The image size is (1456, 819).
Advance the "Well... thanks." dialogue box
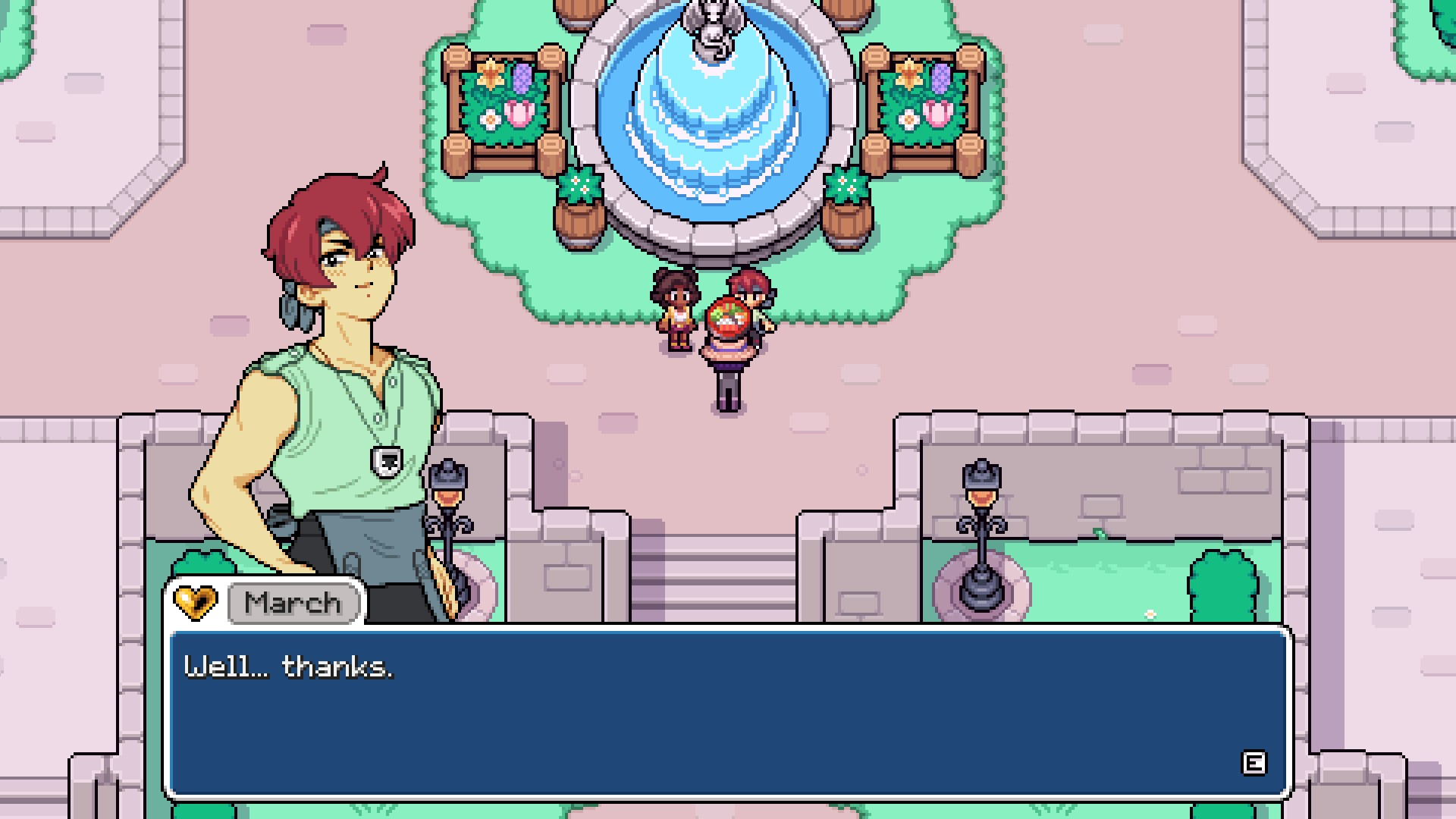pos(1253,763)
